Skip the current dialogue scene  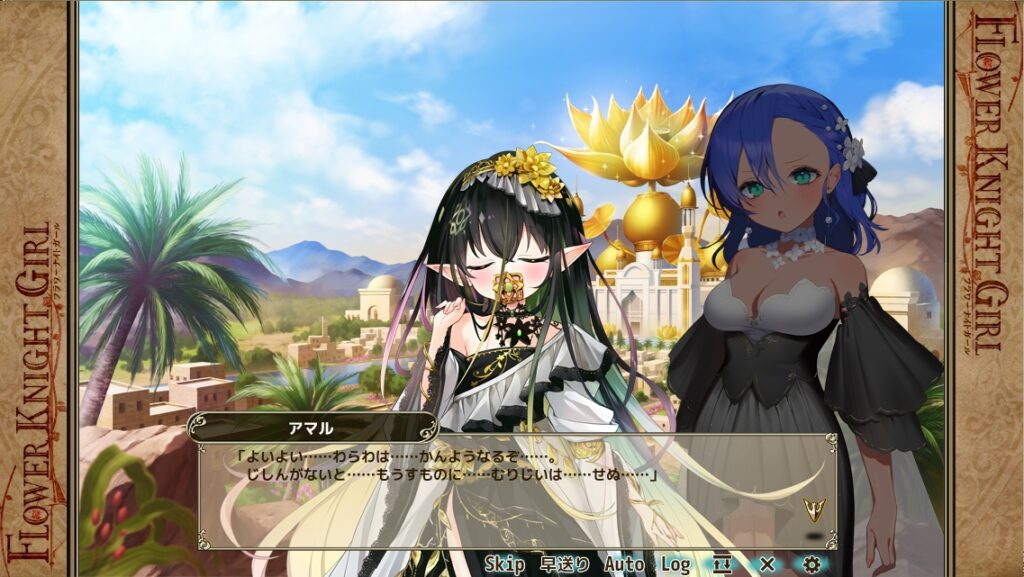505,565
